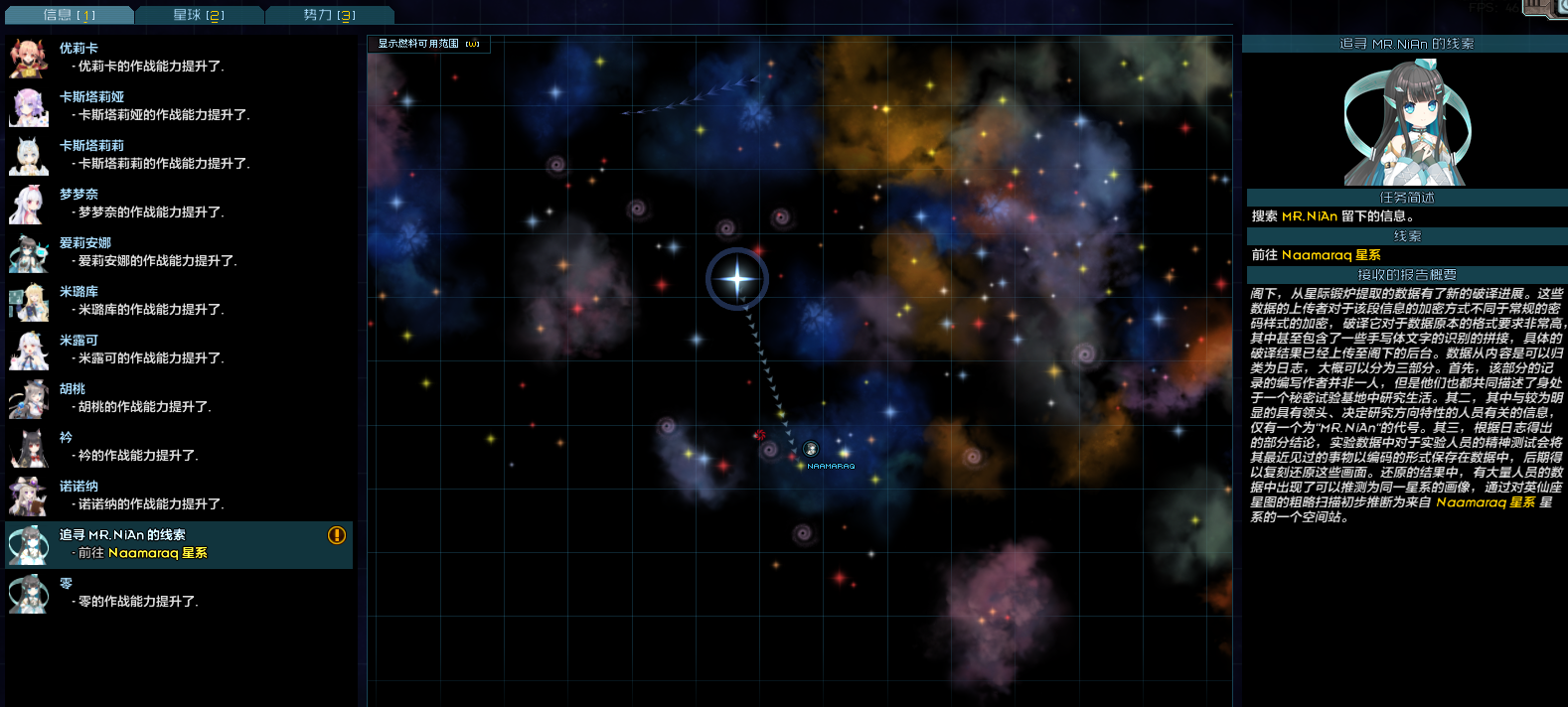Image resolution: width=1568 pixels, height=707 pixels.
Task: Select the 诺诺纳 intel entry
Action: tap(179, 495)
